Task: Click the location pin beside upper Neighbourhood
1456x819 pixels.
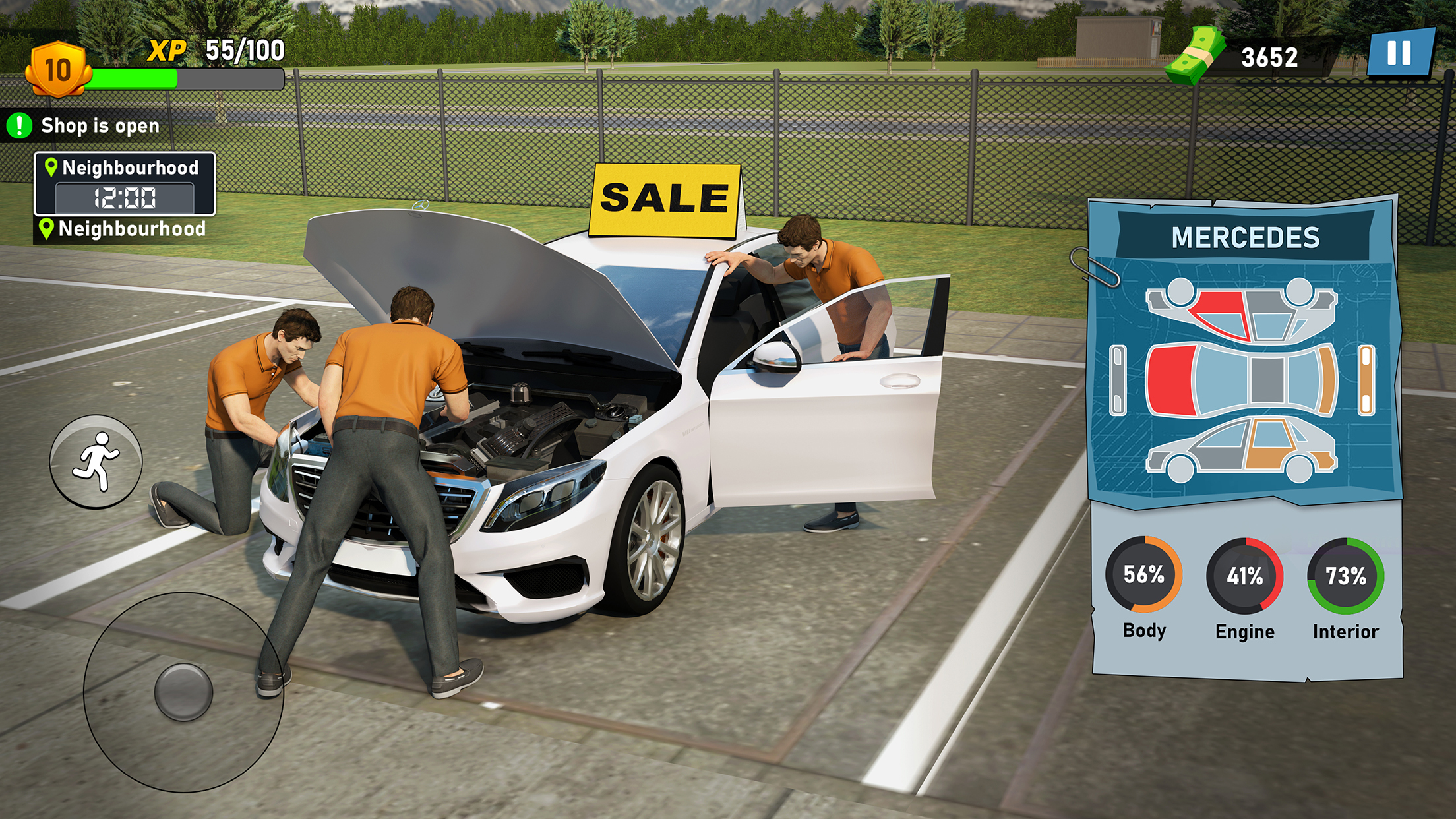Action: pos(50,167)
